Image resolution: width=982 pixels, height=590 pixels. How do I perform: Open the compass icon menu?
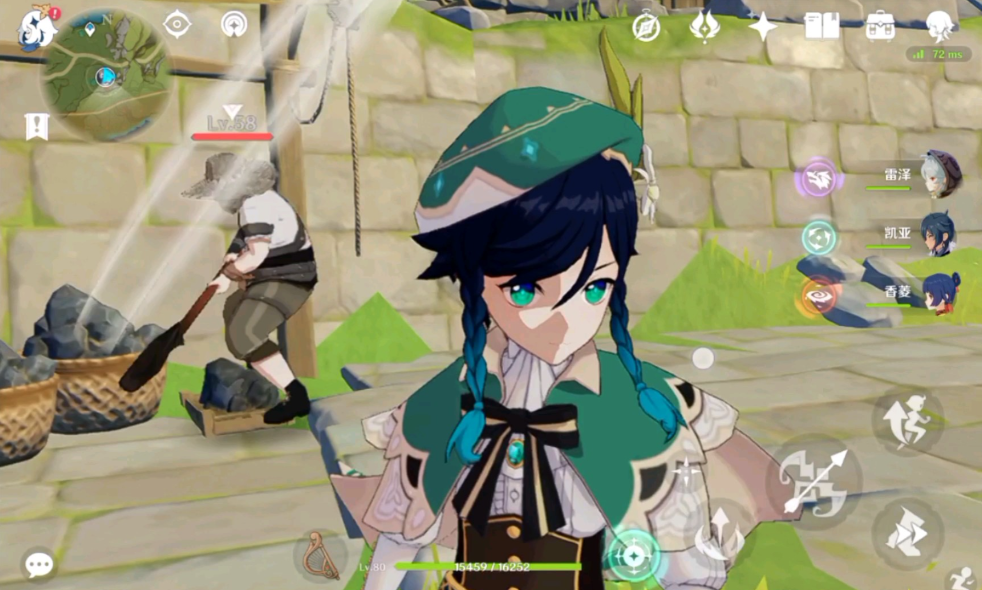646,27
